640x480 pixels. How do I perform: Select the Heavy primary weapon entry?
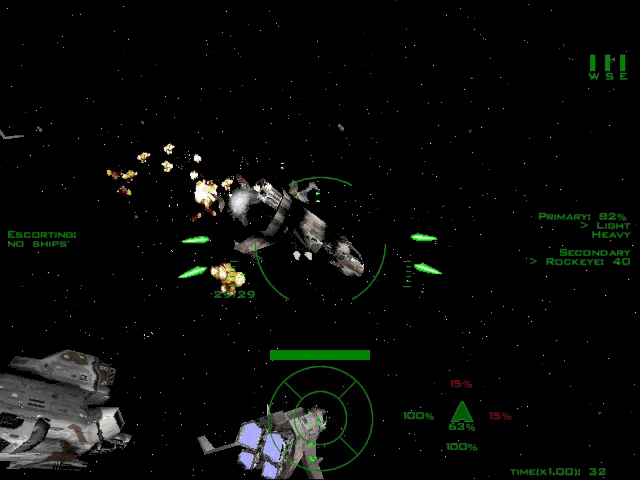[610, 235]
